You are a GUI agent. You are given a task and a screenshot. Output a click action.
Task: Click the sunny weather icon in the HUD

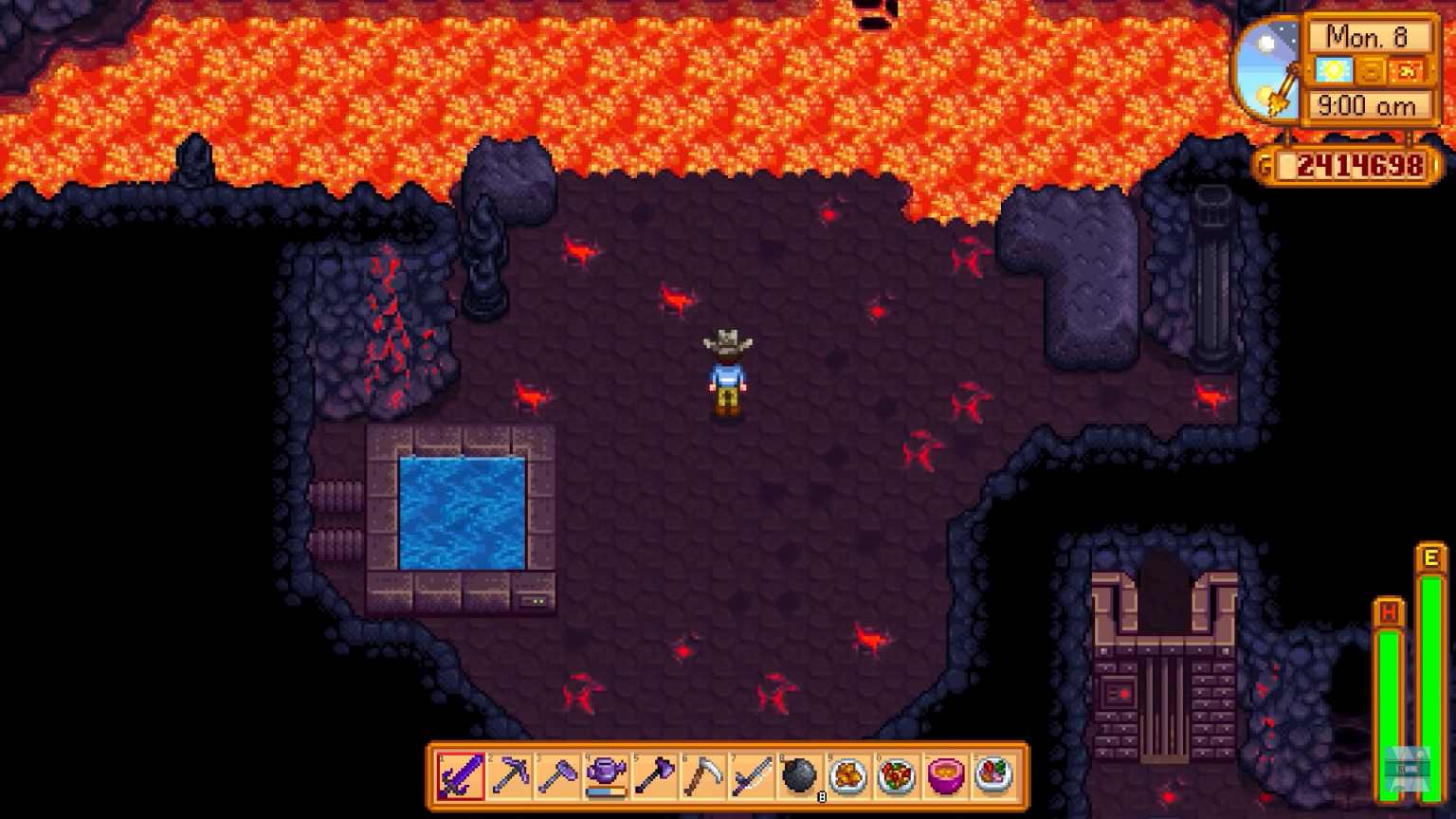[1334, 69]
